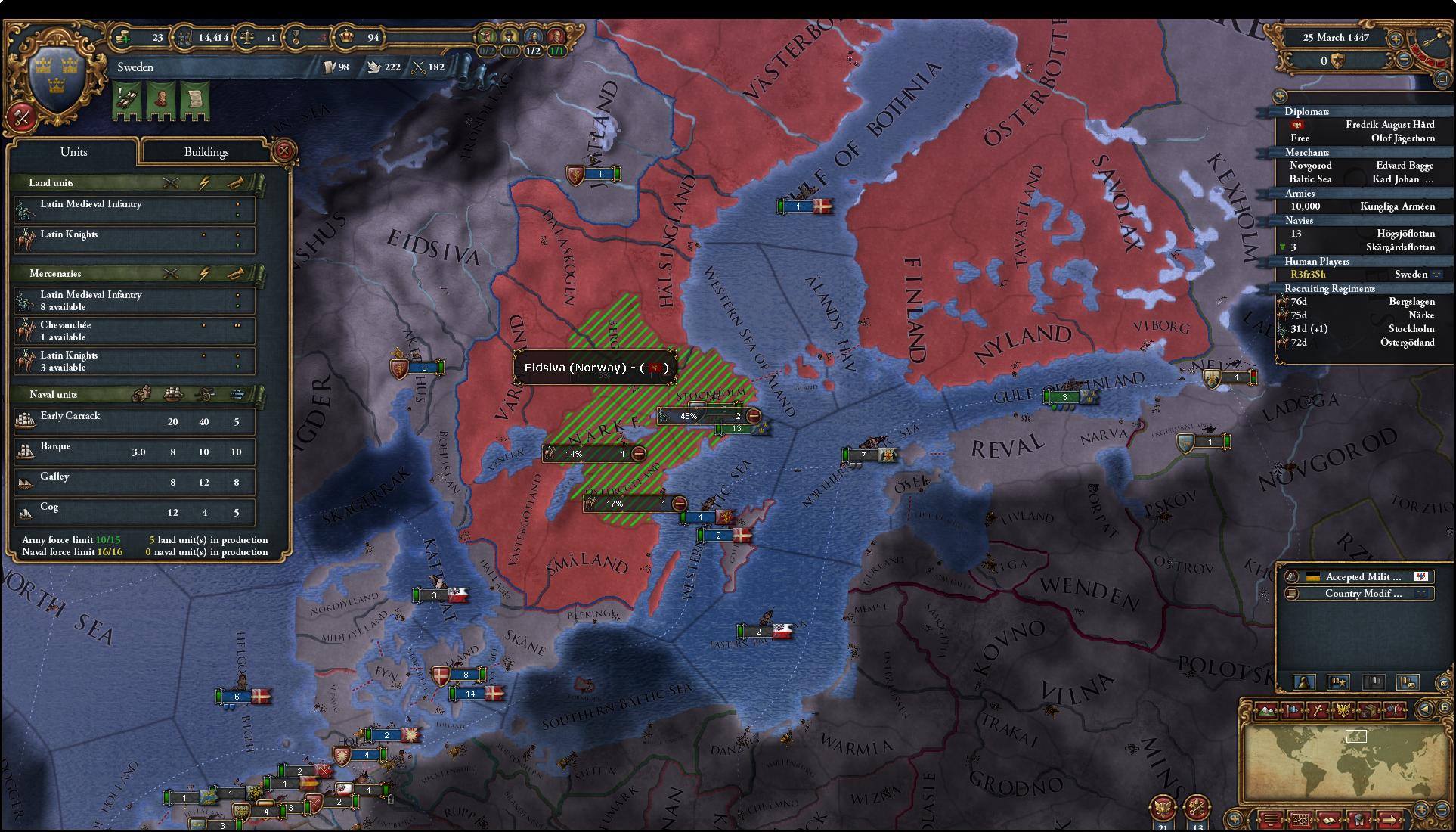
Task: Close the unit production panel
Action: click(284, 151)
